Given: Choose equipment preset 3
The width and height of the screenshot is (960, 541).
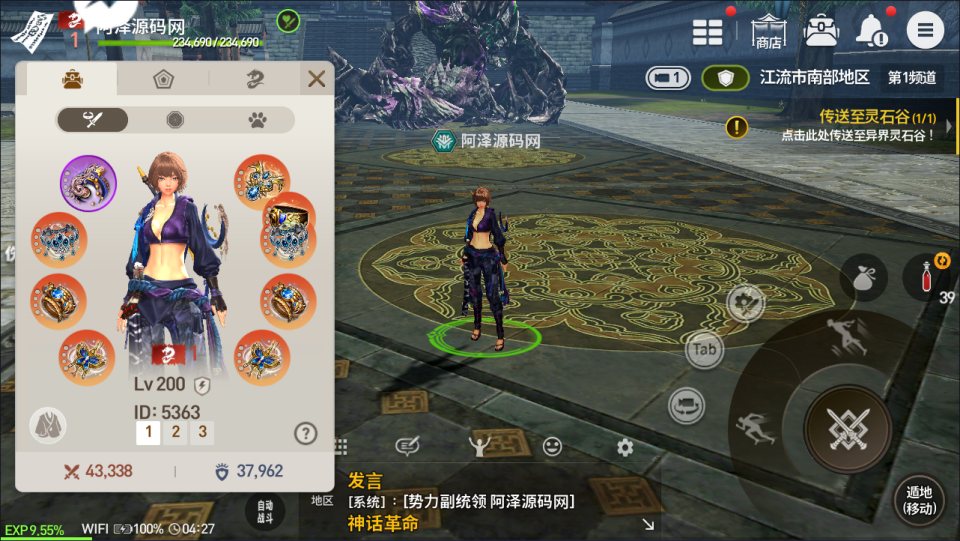Looking at the screenshot, I should pos(203,432).
